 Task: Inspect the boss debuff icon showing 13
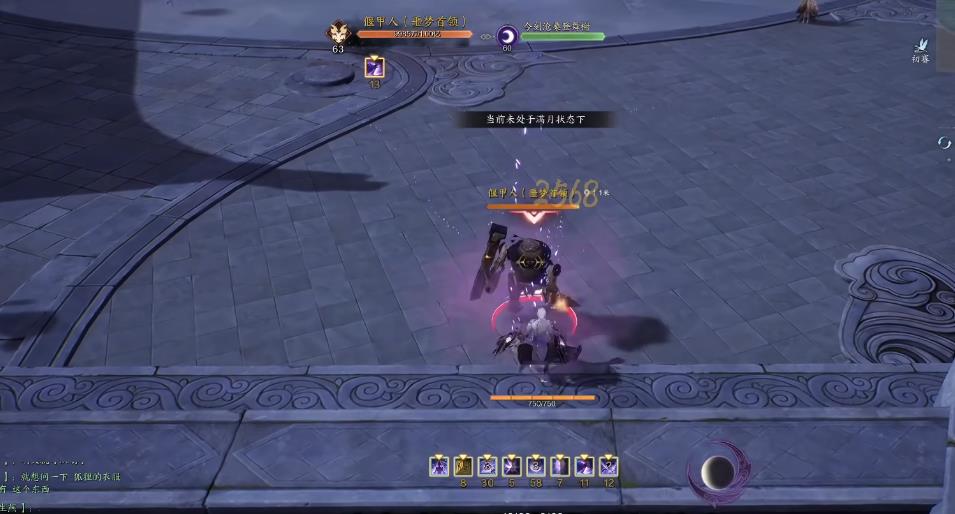pos(375,67)
